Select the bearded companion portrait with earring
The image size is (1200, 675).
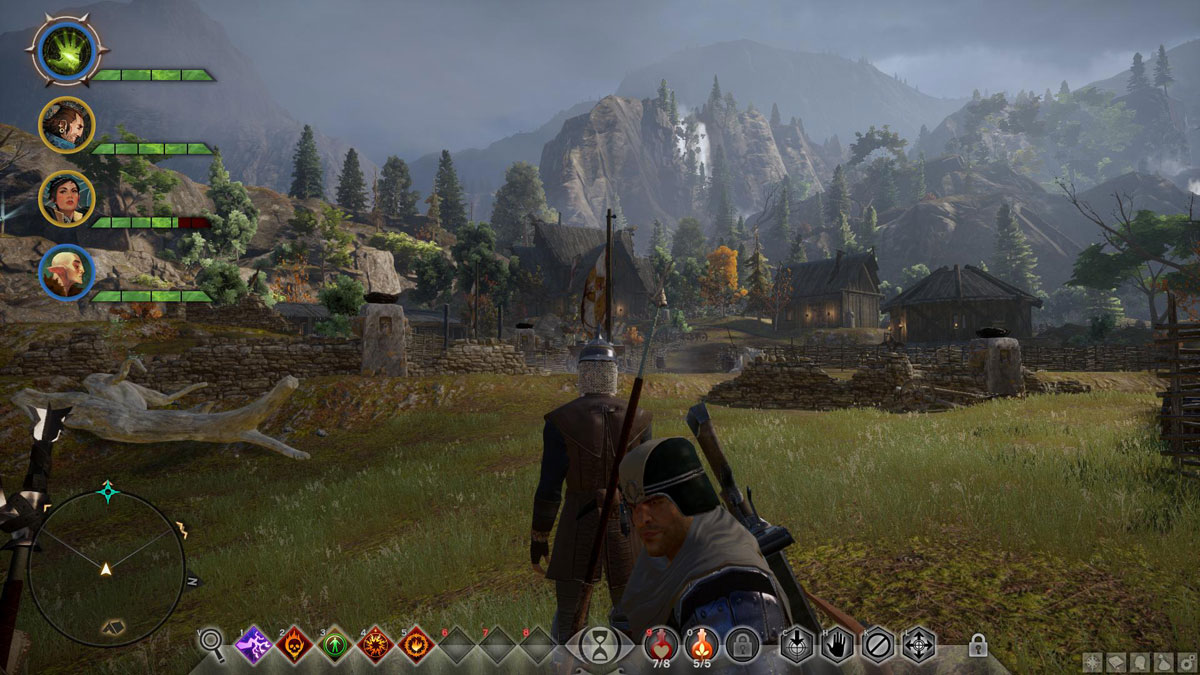pos(66,125)
